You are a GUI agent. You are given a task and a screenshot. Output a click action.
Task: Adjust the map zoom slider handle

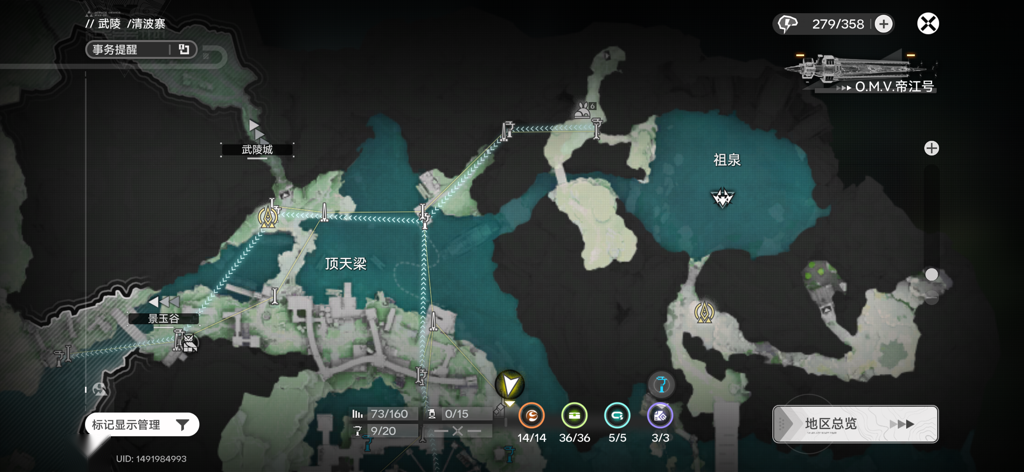pyautogui.click(x=931, y=274)
